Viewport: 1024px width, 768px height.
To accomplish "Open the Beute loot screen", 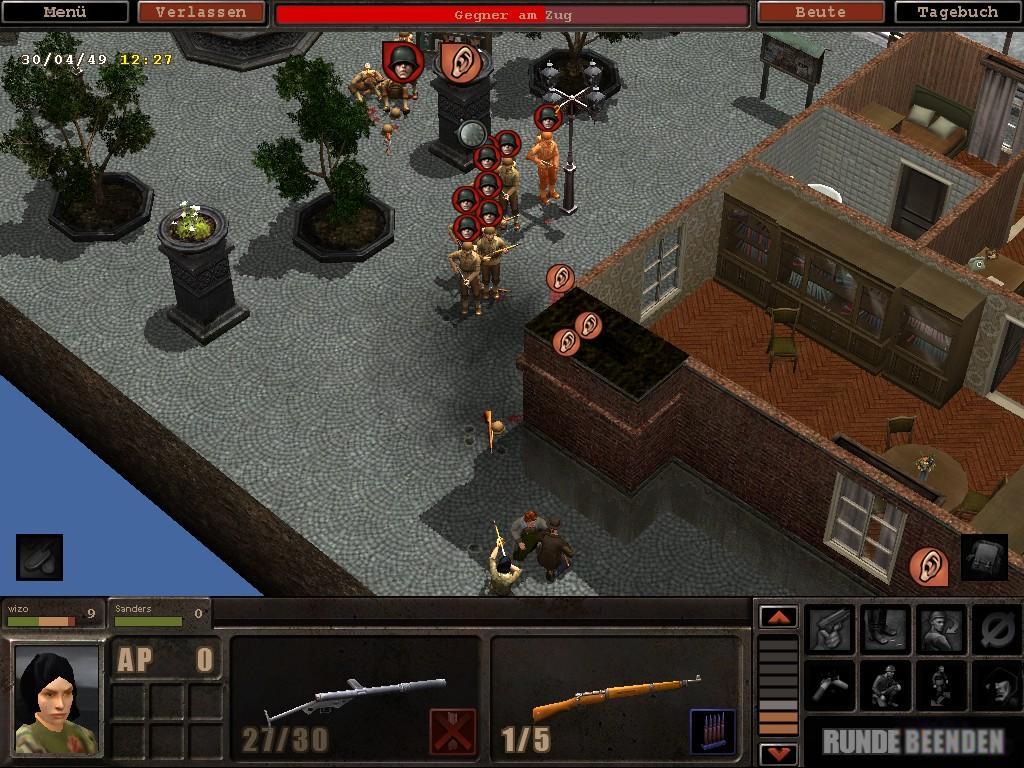I will pyautogui.click(x=820, y=13).
